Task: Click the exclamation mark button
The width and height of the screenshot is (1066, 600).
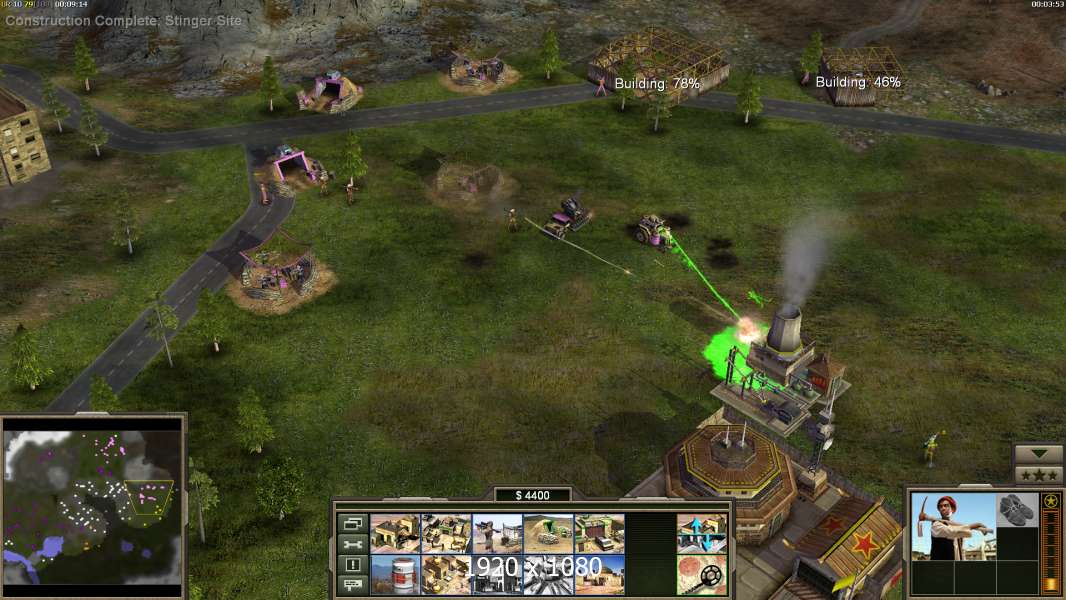Action: (352, 565)
